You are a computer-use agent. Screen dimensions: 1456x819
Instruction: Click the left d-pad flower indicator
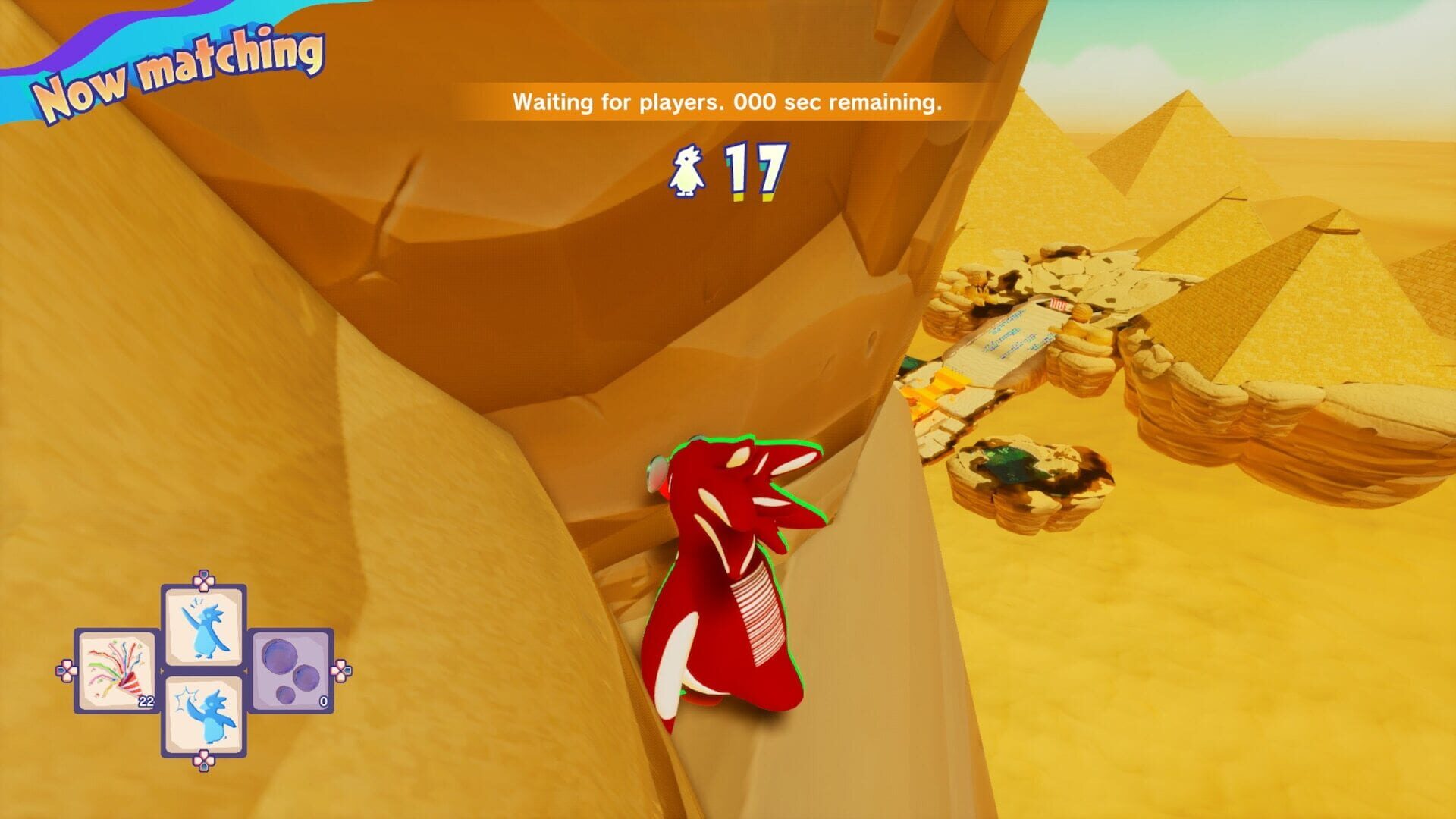click(x=66, y=671)
